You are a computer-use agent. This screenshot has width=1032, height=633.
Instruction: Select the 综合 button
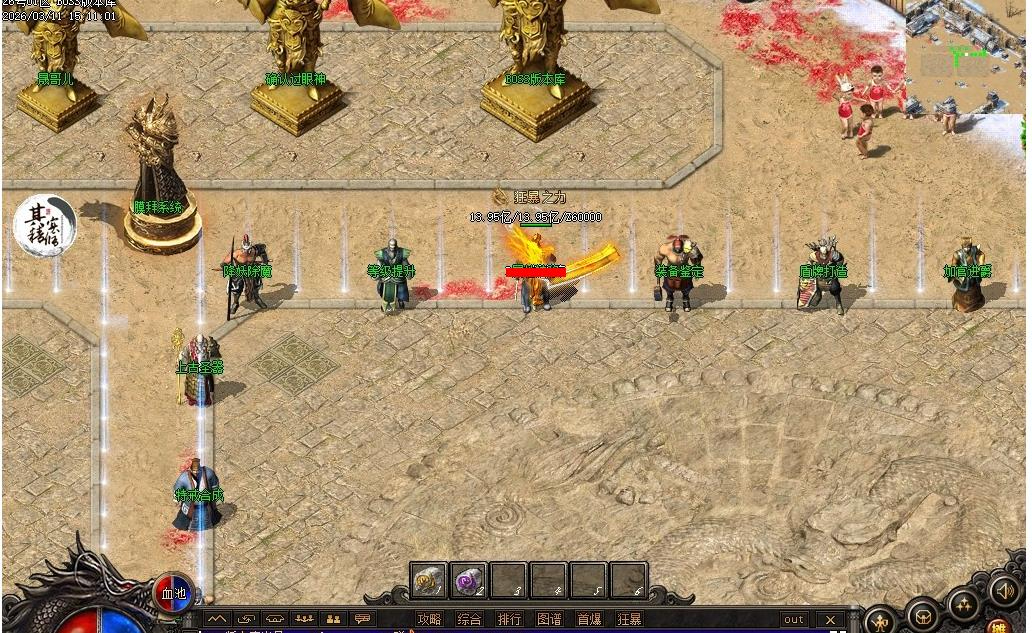tap(469, 620)
